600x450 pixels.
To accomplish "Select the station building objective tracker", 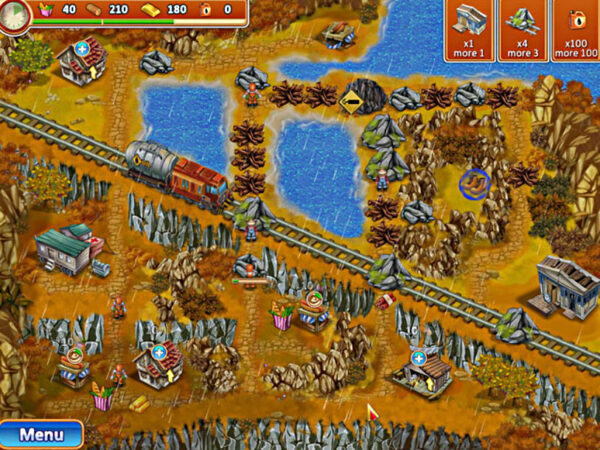I will click(470, 31).
